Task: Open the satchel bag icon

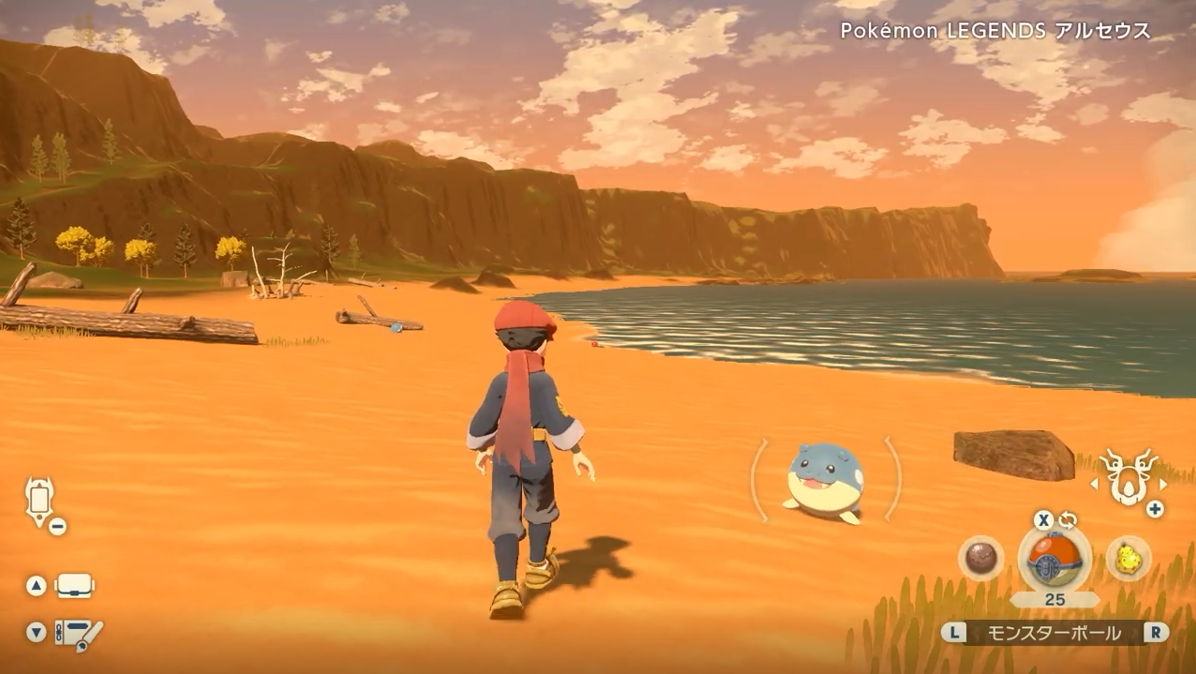Action: pos(74,586)
